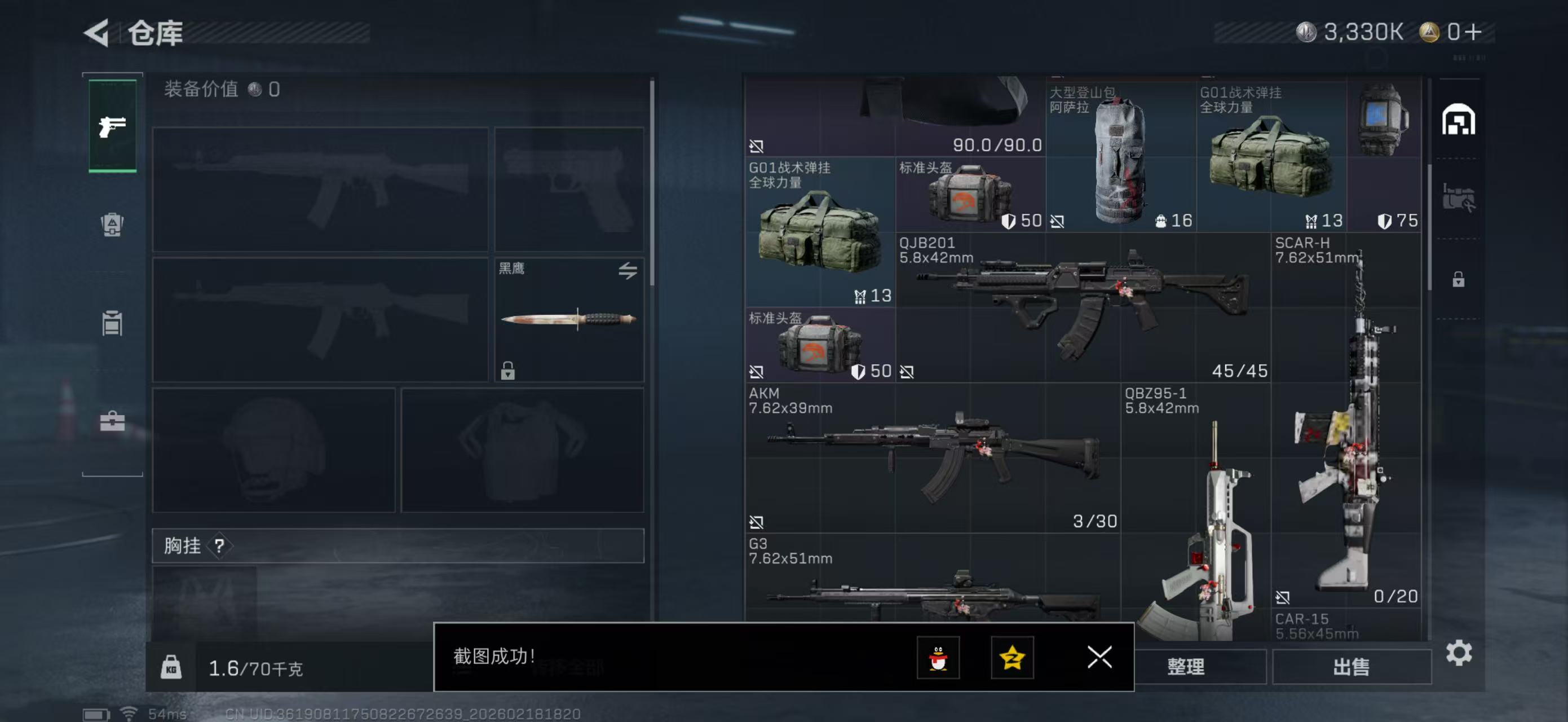Switch to the backpack tab
1568x722 pixels.
112,224
